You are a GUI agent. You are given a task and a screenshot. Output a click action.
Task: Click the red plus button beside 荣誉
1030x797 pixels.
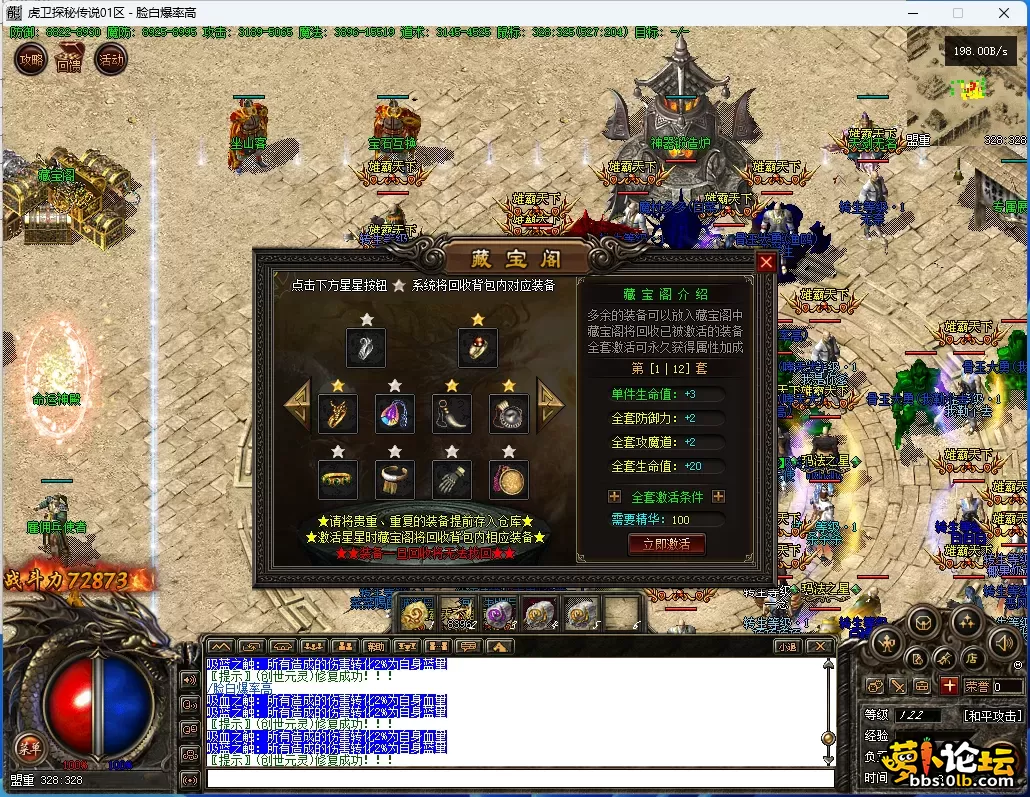[948, 686]
